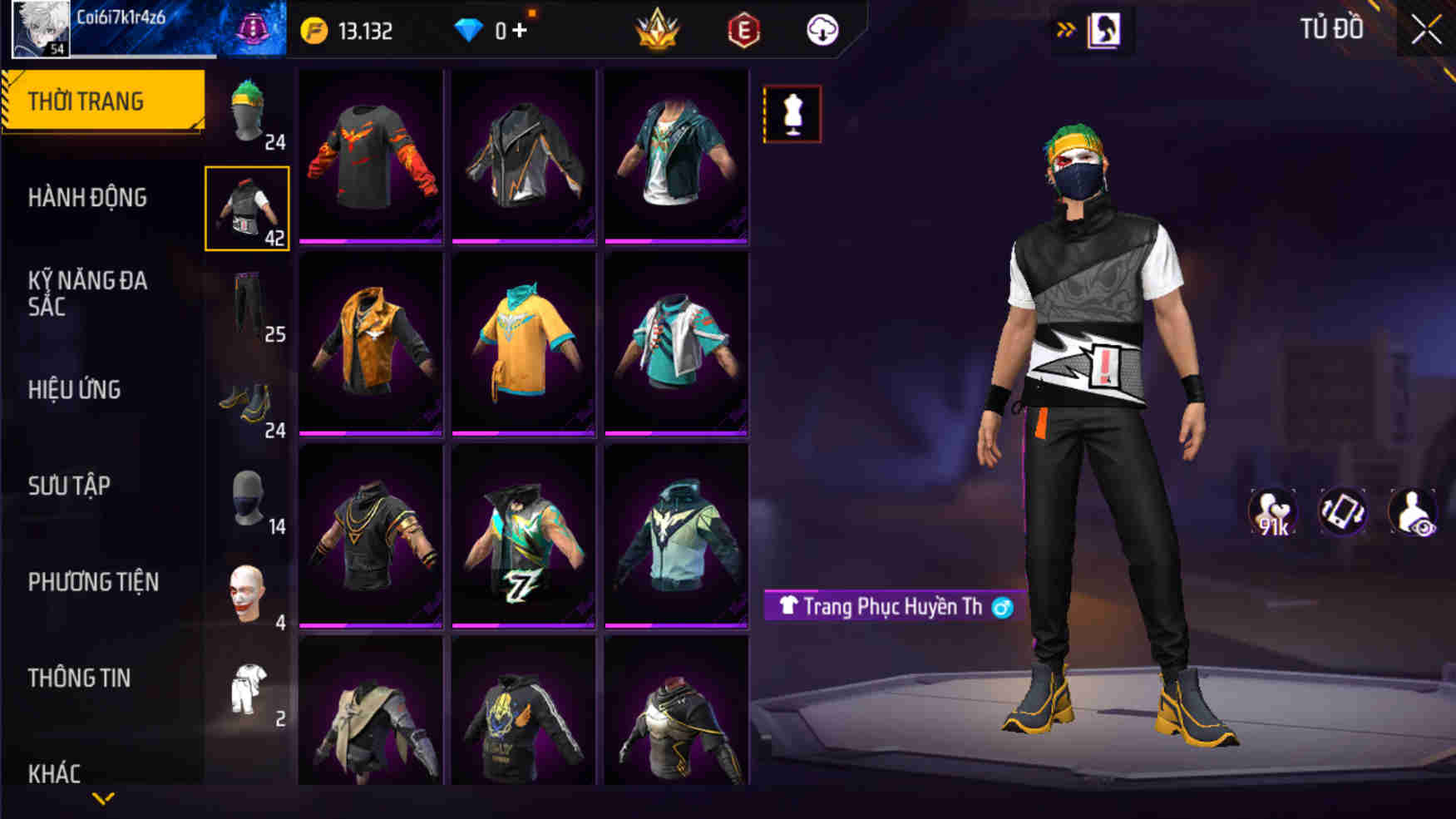The width and height of the screenshot is (1456, 819).
Task: Select the black shirt with flame sleeves
Action: [x=371, y=156]
